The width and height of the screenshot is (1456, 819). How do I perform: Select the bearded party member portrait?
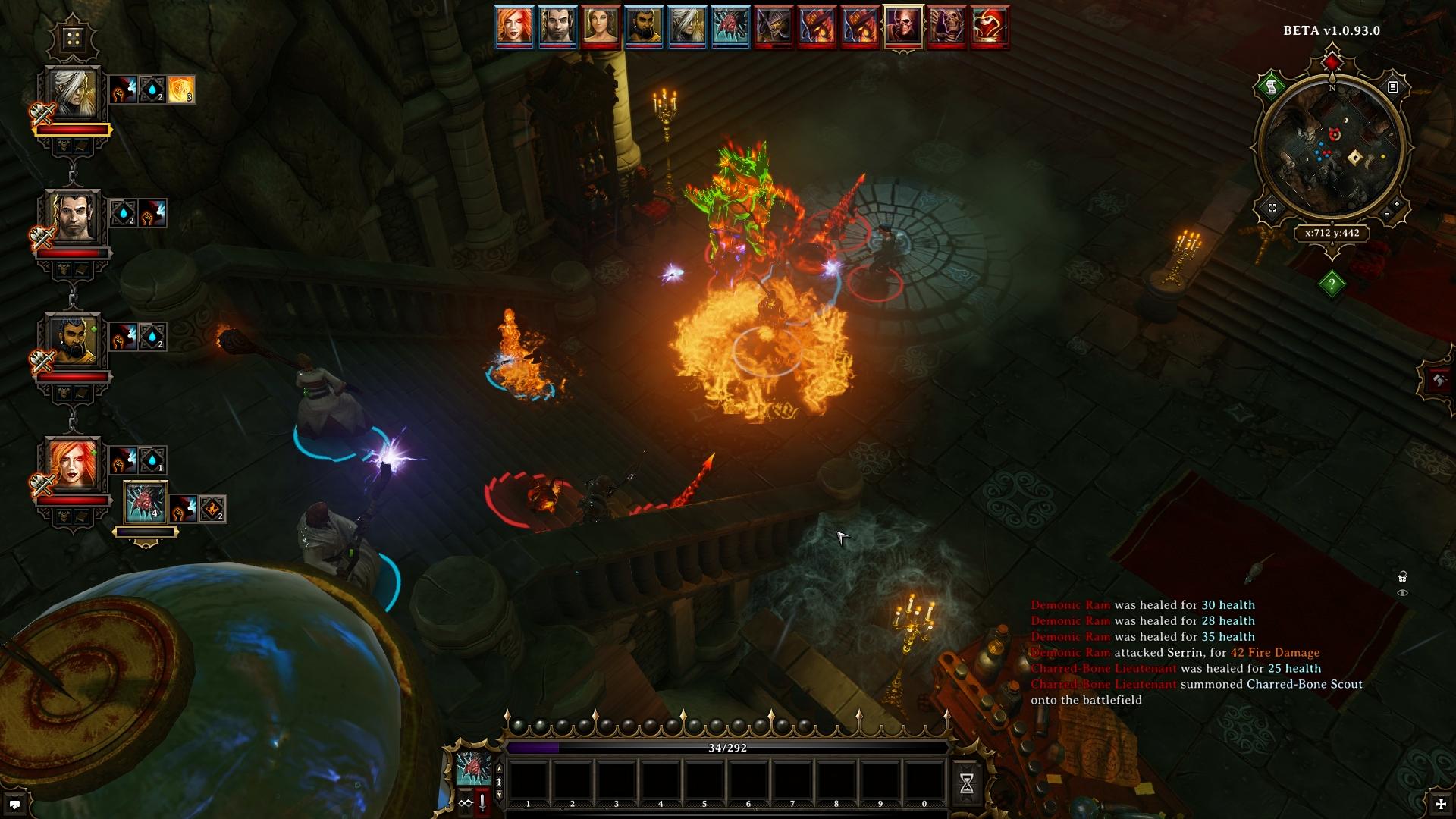(73, 341)
